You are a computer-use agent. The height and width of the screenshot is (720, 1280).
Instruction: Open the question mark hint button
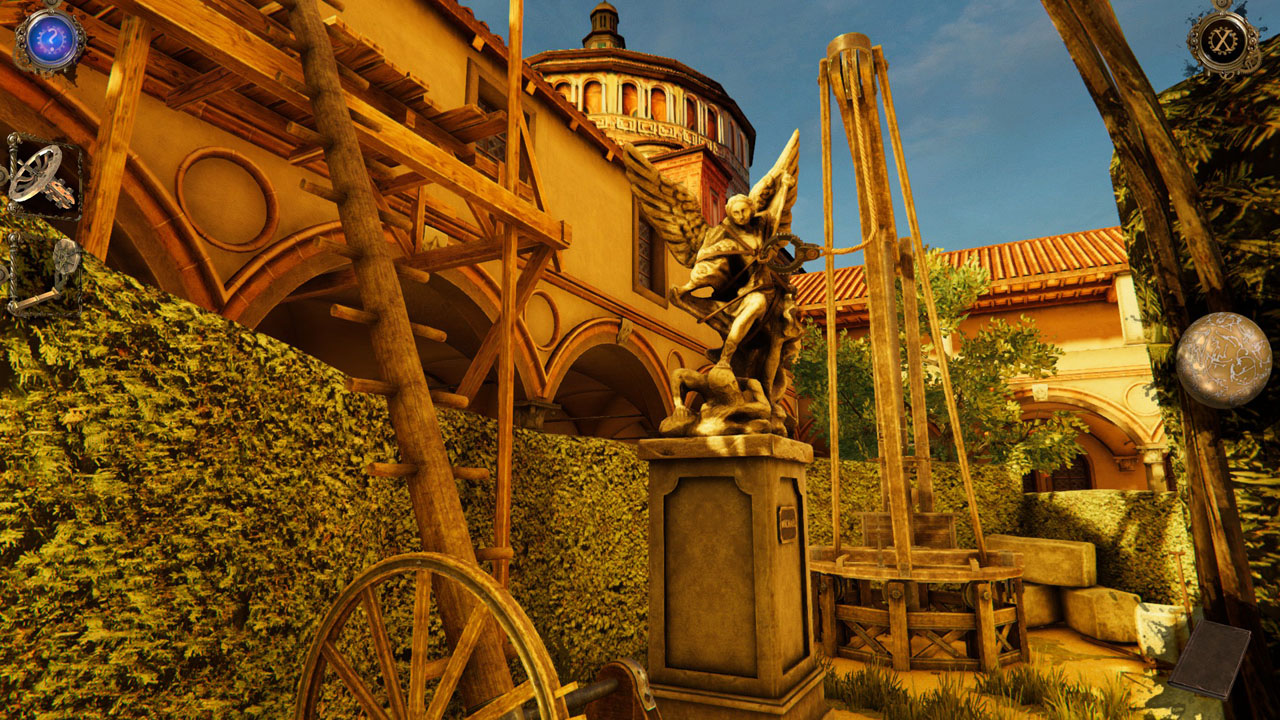(48, 38)
